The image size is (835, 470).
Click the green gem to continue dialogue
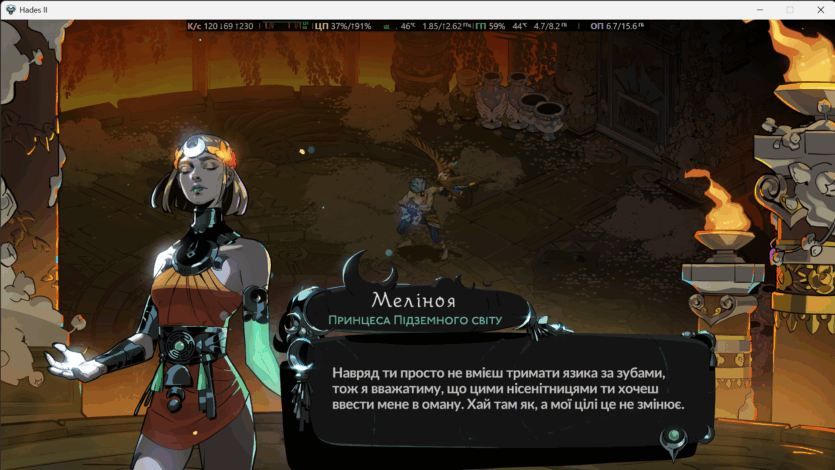point(675,435)
